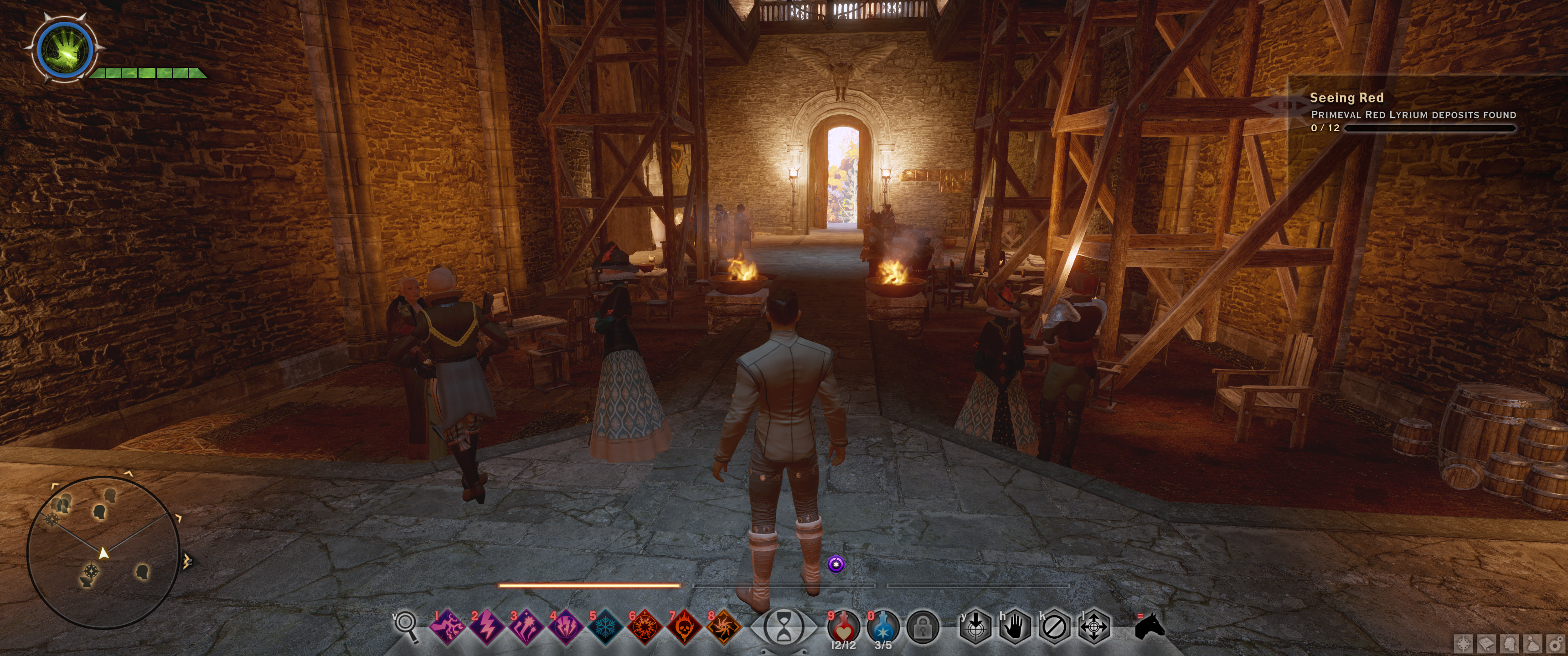
Task: Cast the chain lightning ability in slot 1
Action: (448, 627)
